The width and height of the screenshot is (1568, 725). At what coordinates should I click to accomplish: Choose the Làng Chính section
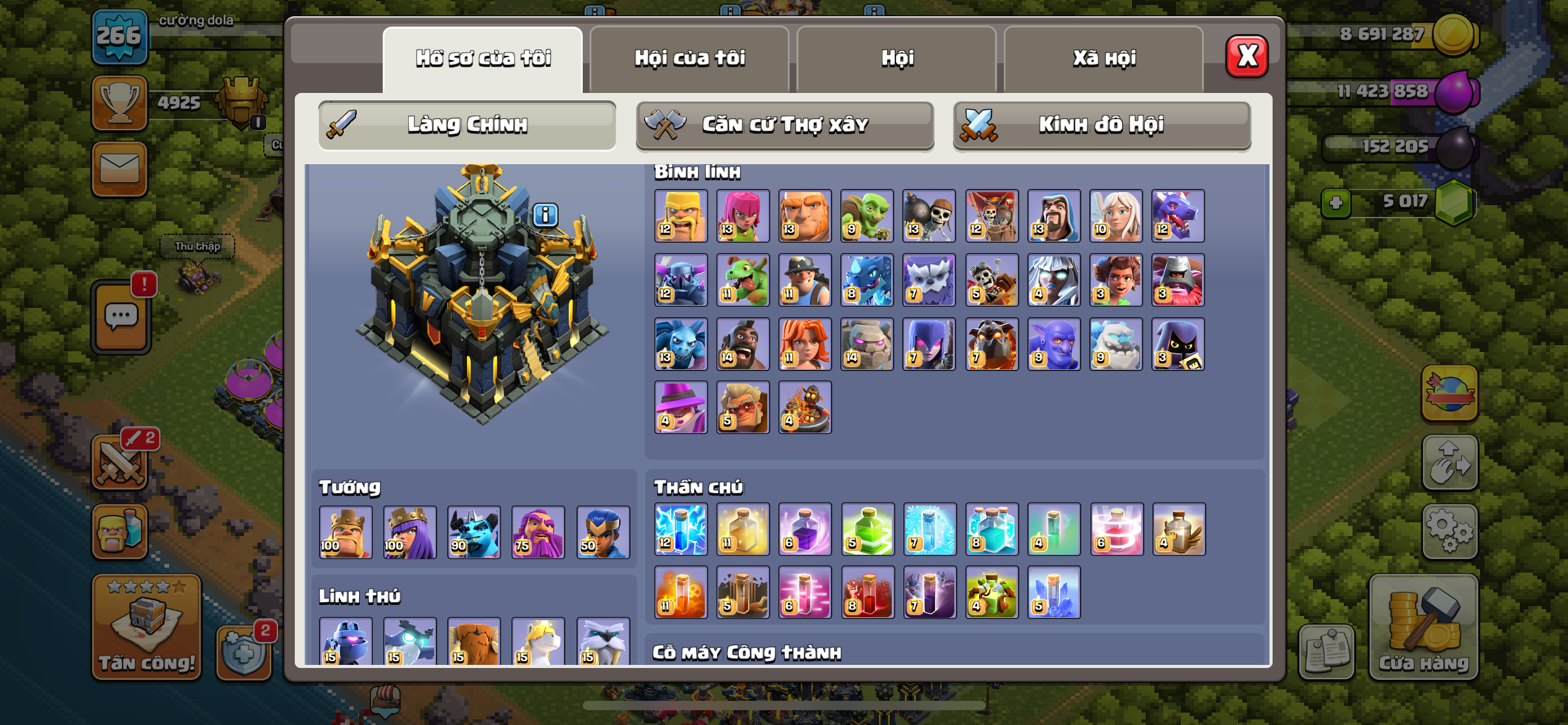coord(467,125)
